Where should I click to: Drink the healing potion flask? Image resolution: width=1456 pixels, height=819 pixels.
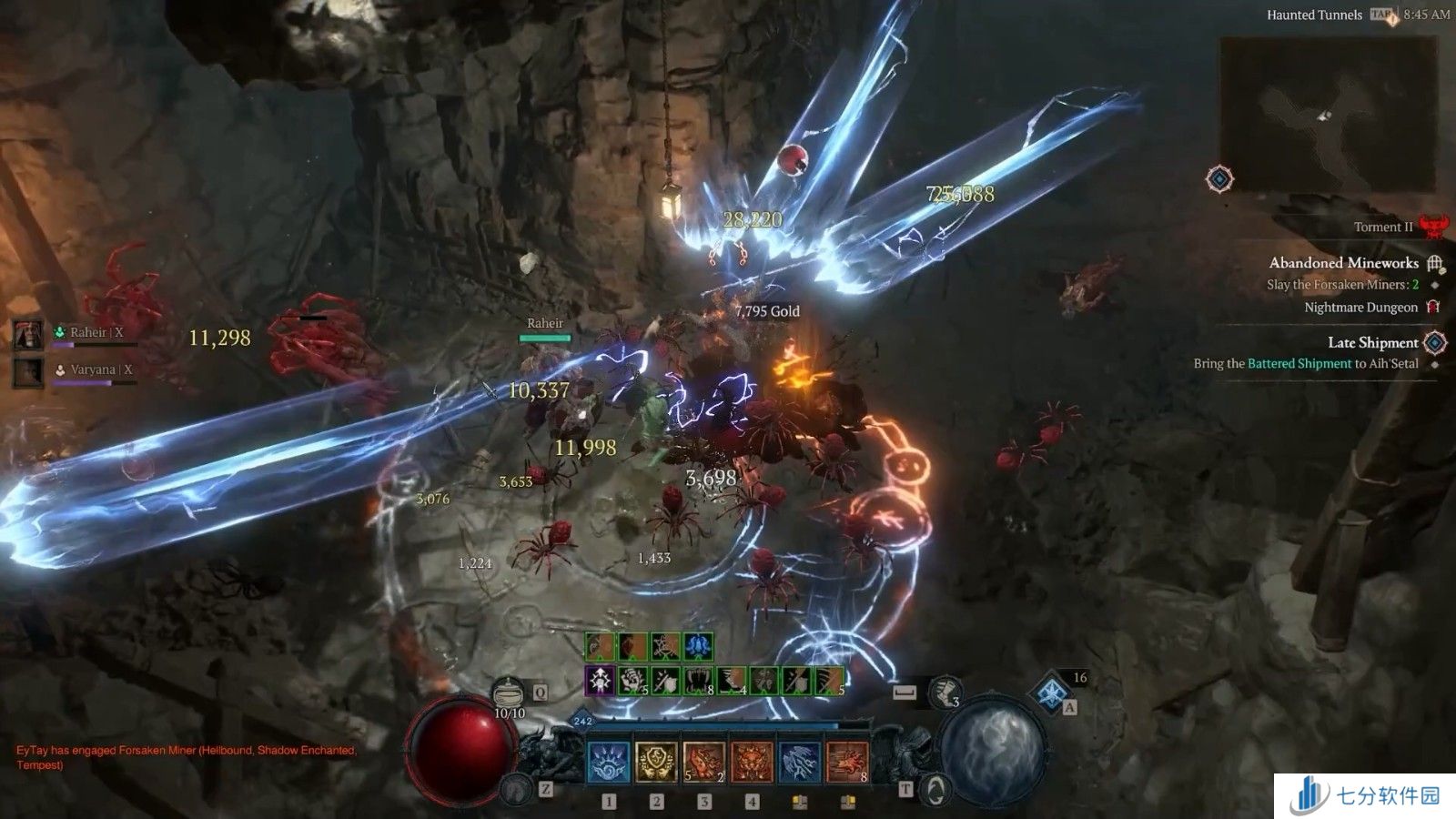click(x=510, y=693)
